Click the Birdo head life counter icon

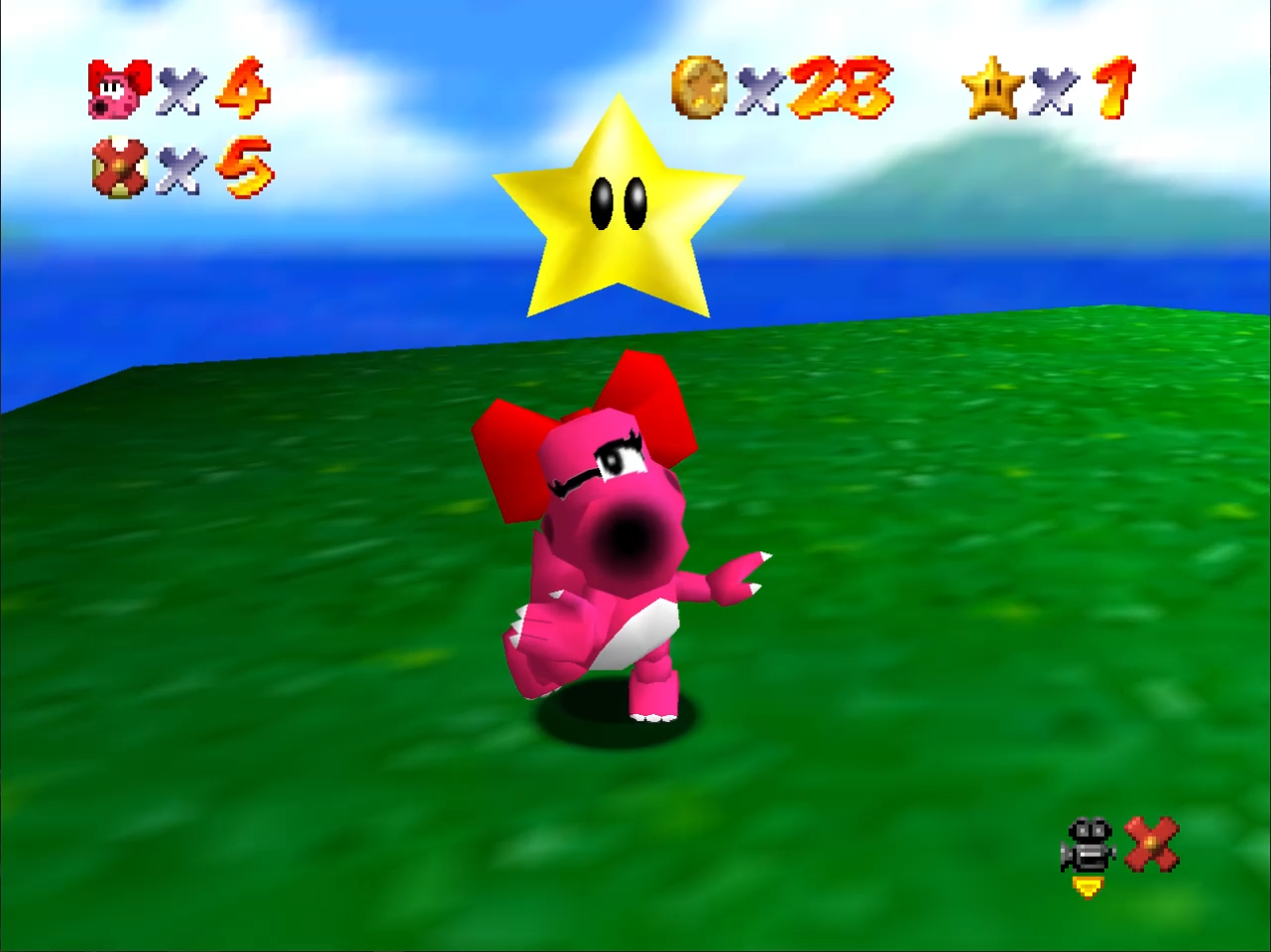[119, 87]
